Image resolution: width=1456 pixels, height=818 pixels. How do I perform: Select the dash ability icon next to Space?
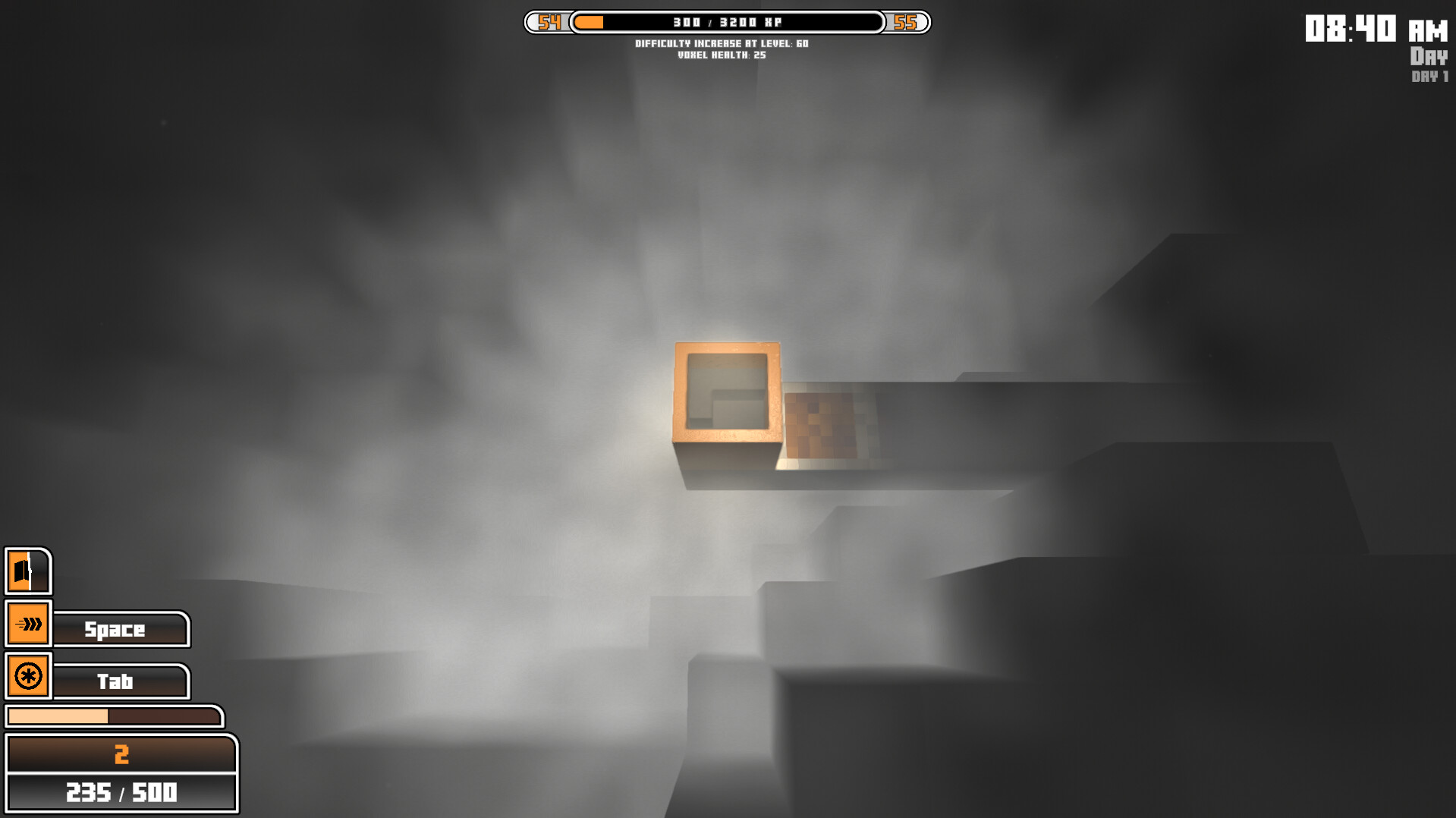point(28,624)
